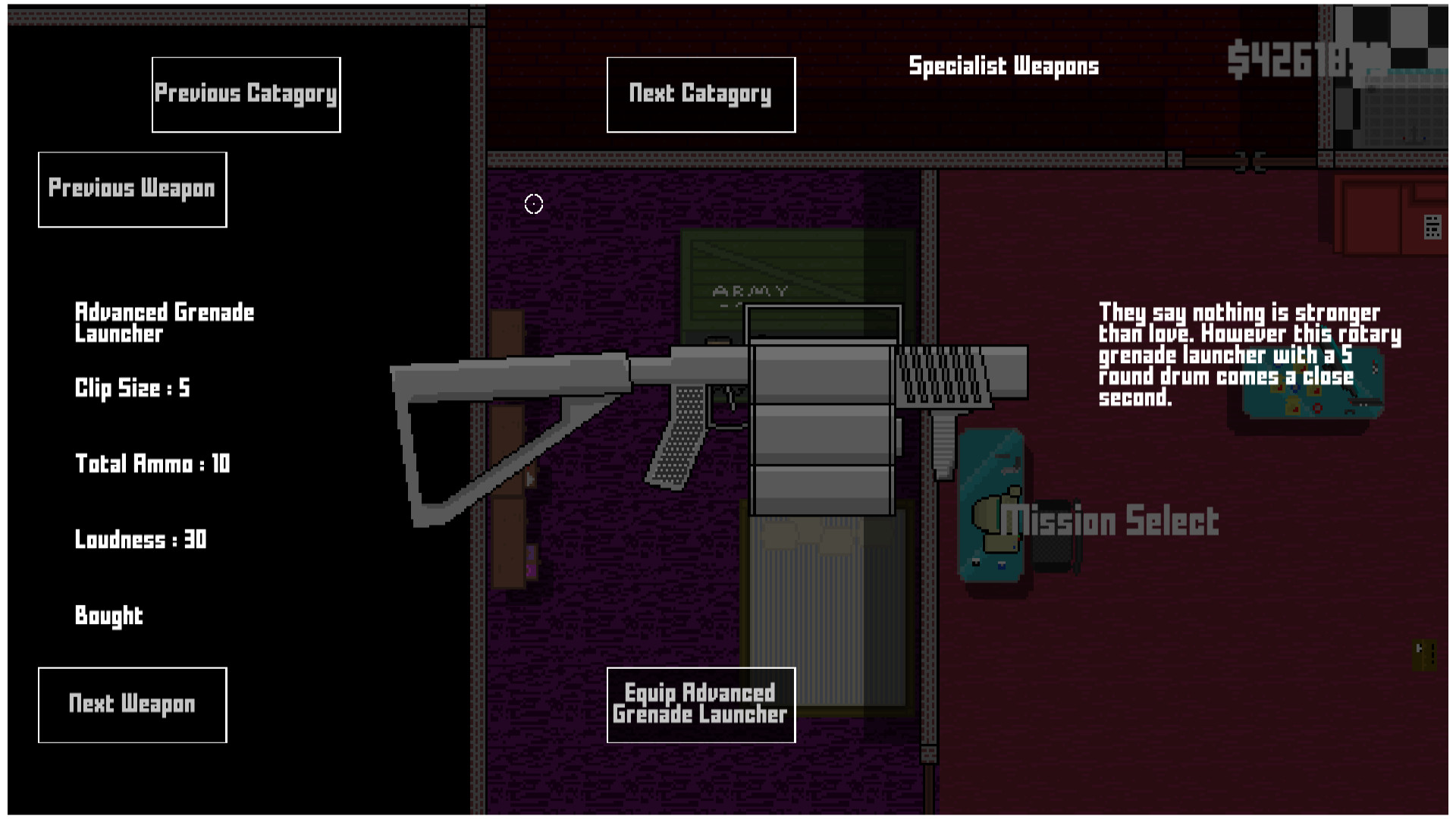Viewport: 1456px width, 819px height.
Task: Open the Mission Select screen
Action: (1111, 520)
